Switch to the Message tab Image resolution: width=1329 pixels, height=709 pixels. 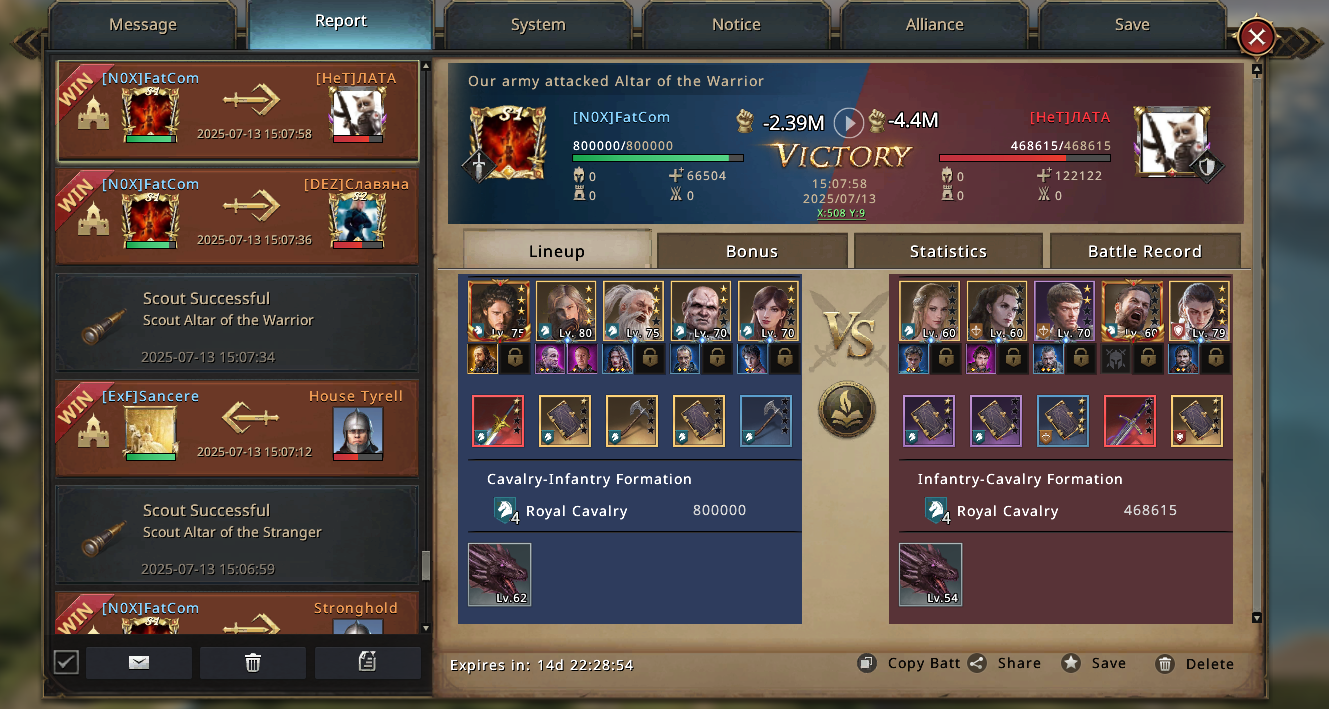coord(142,25)
